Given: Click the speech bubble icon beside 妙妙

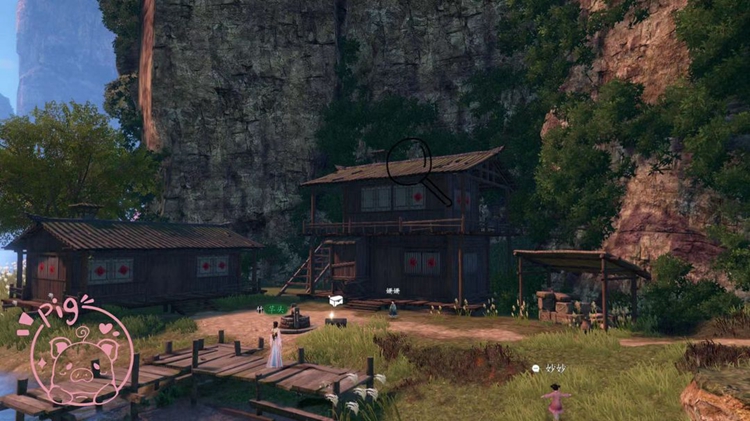Looking at the screenshot, I should 536,368.
